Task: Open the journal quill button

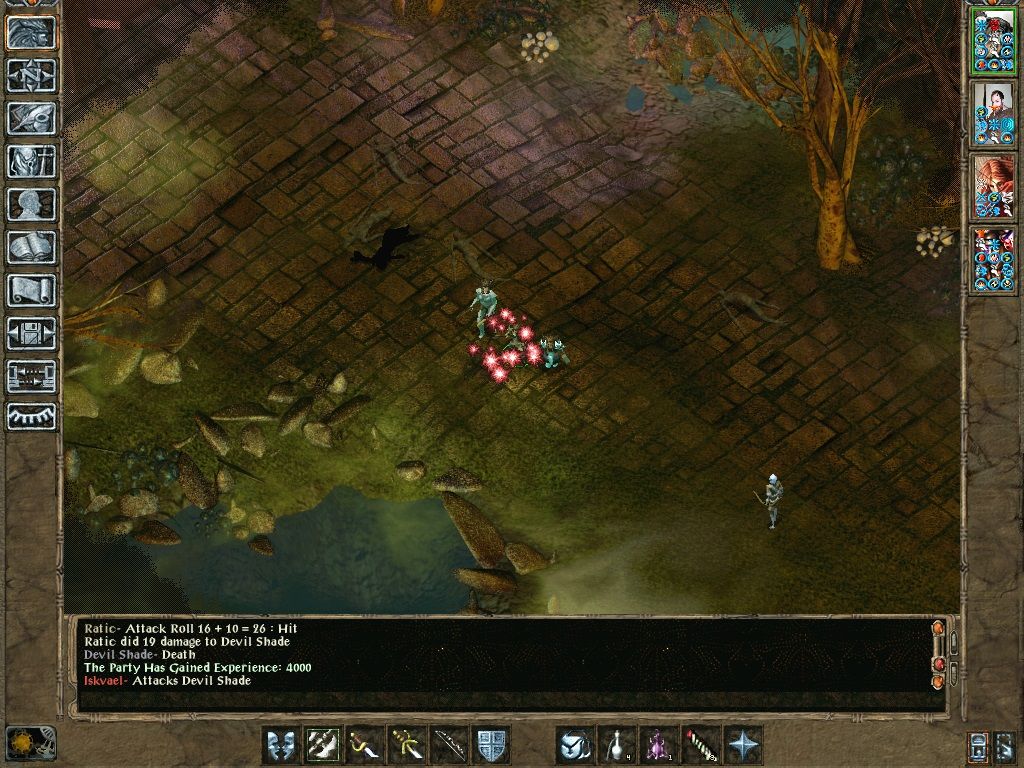Action: [31, 118]
